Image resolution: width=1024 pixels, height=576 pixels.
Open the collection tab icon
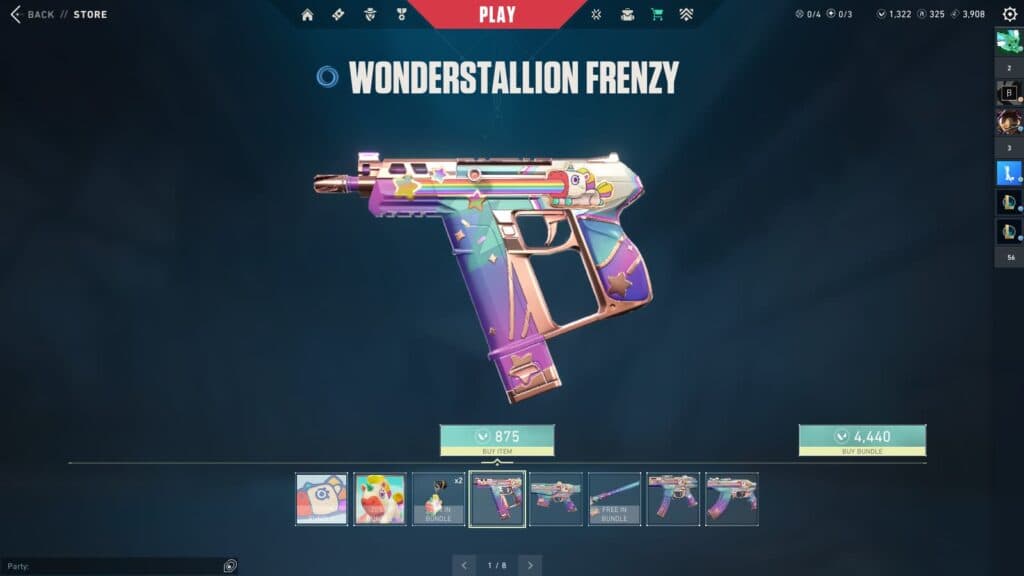click(627, 15)
